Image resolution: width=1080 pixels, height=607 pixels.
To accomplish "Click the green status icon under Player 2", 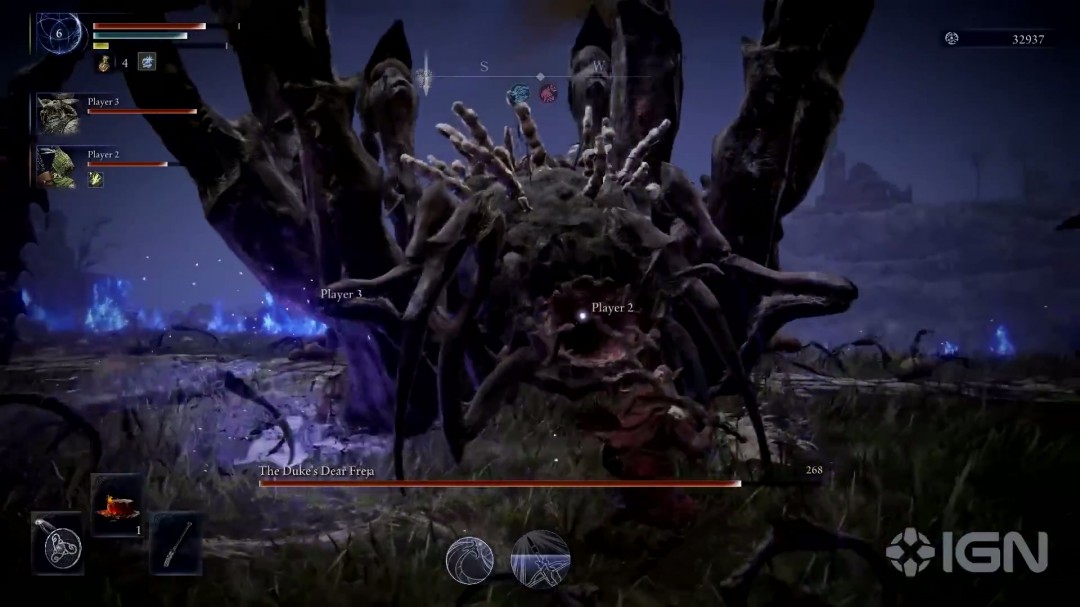I will (96, 179).
